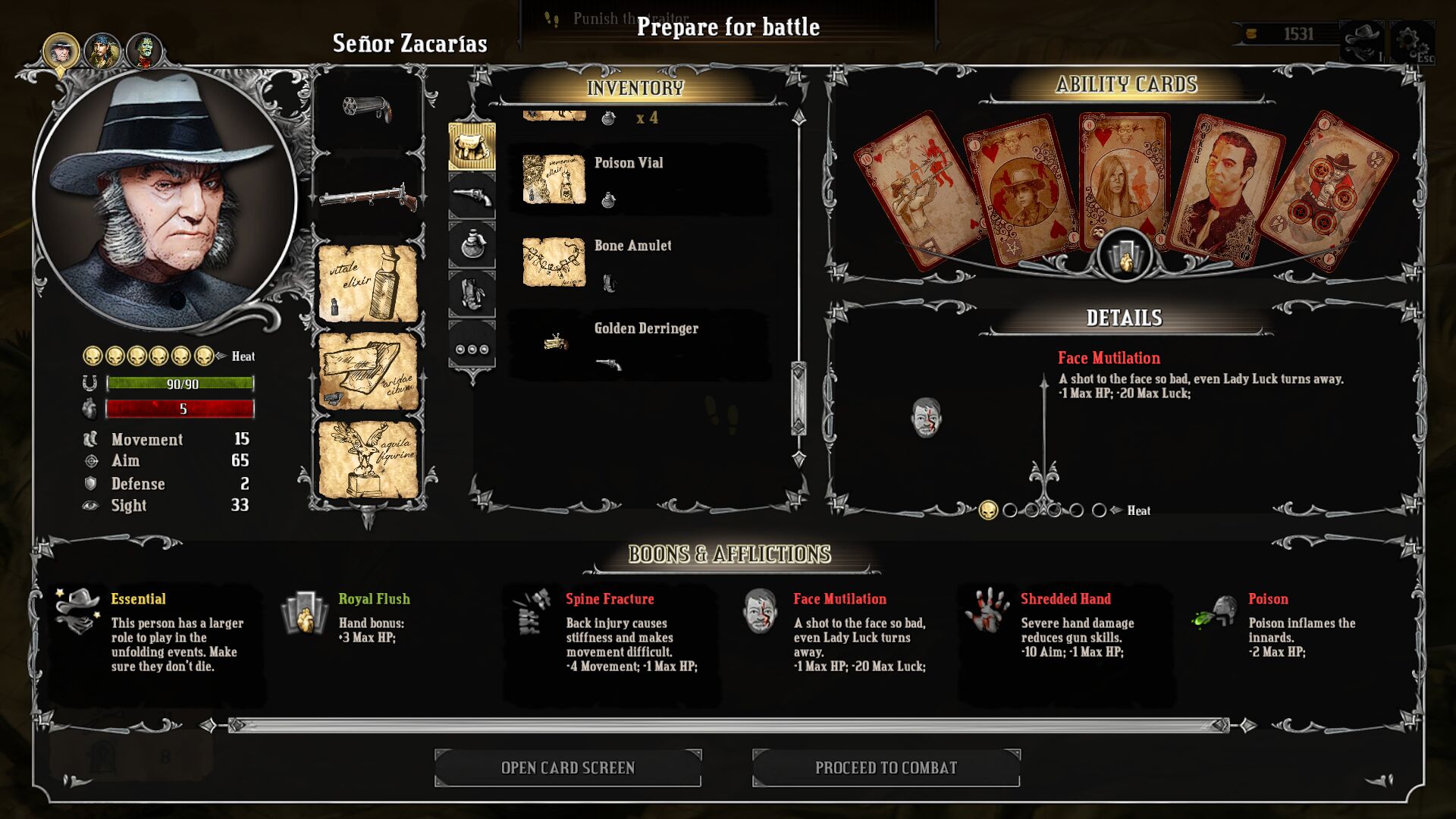This screenshot has height=819, width=1456.
Task: Select the vitale elixir equipment slot
Action: pos(368,284)
